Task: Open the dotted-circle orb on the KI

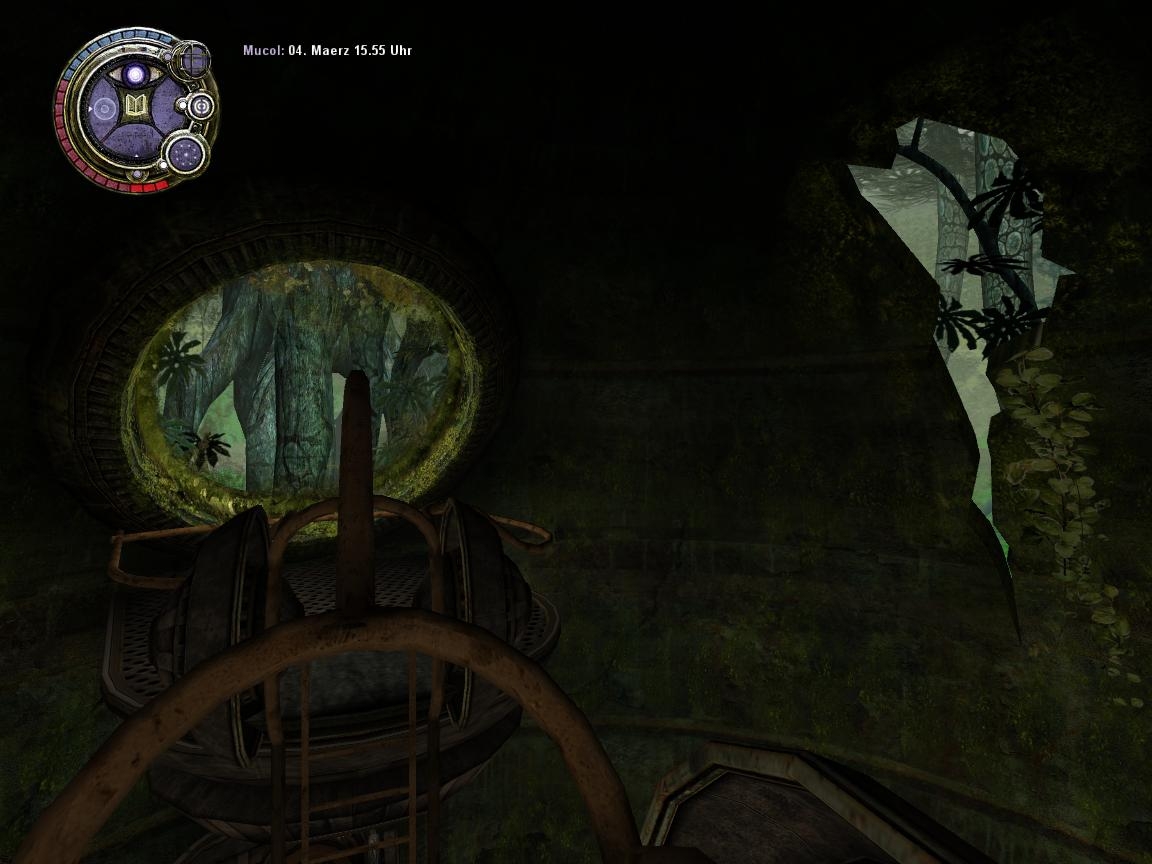Action: pos(185,153)
